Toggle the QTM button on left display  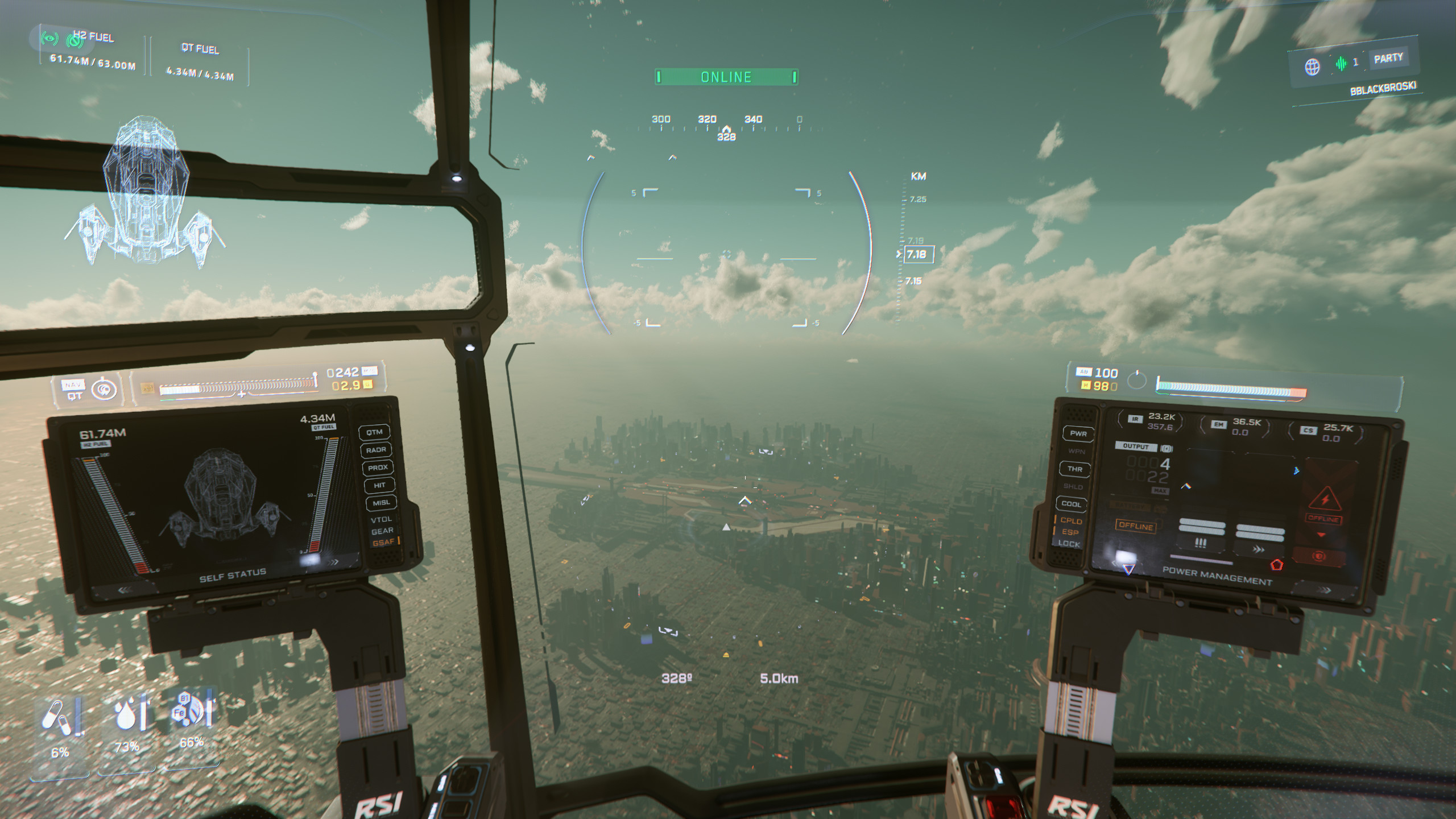coord(374,432)
